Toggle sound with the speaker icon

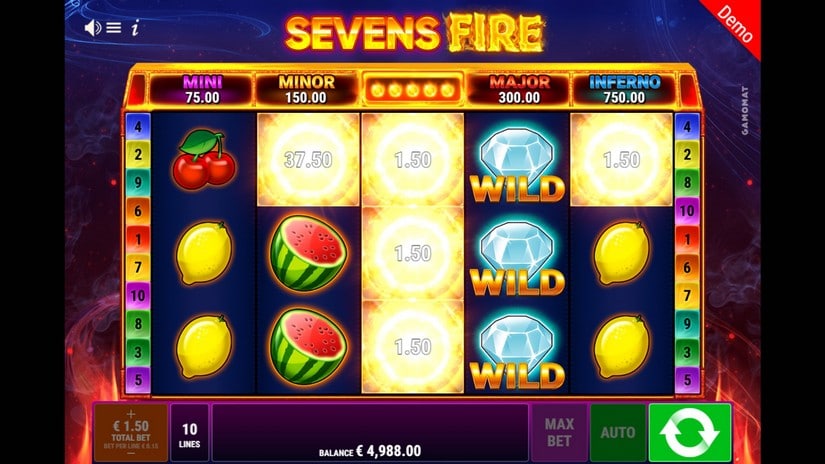(93, 28)
